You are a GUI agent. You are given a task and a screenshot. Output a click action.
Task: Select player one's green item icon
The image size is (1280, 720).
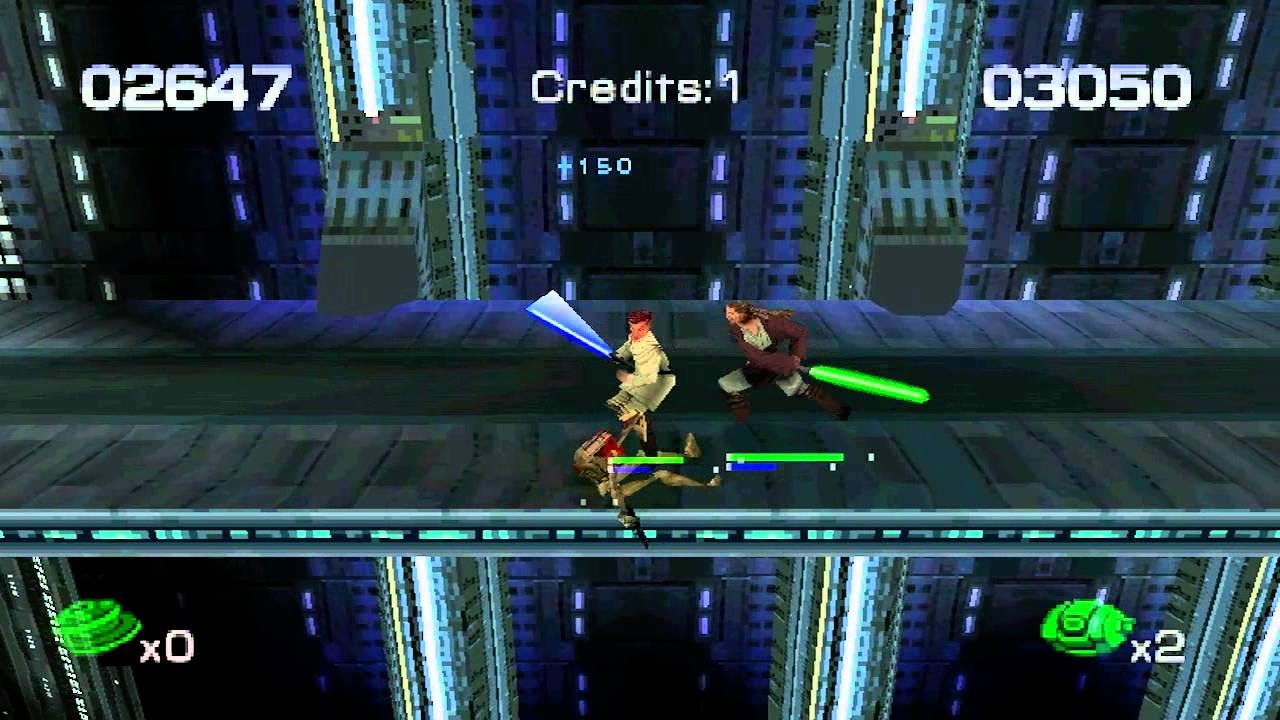pos(97,629)
